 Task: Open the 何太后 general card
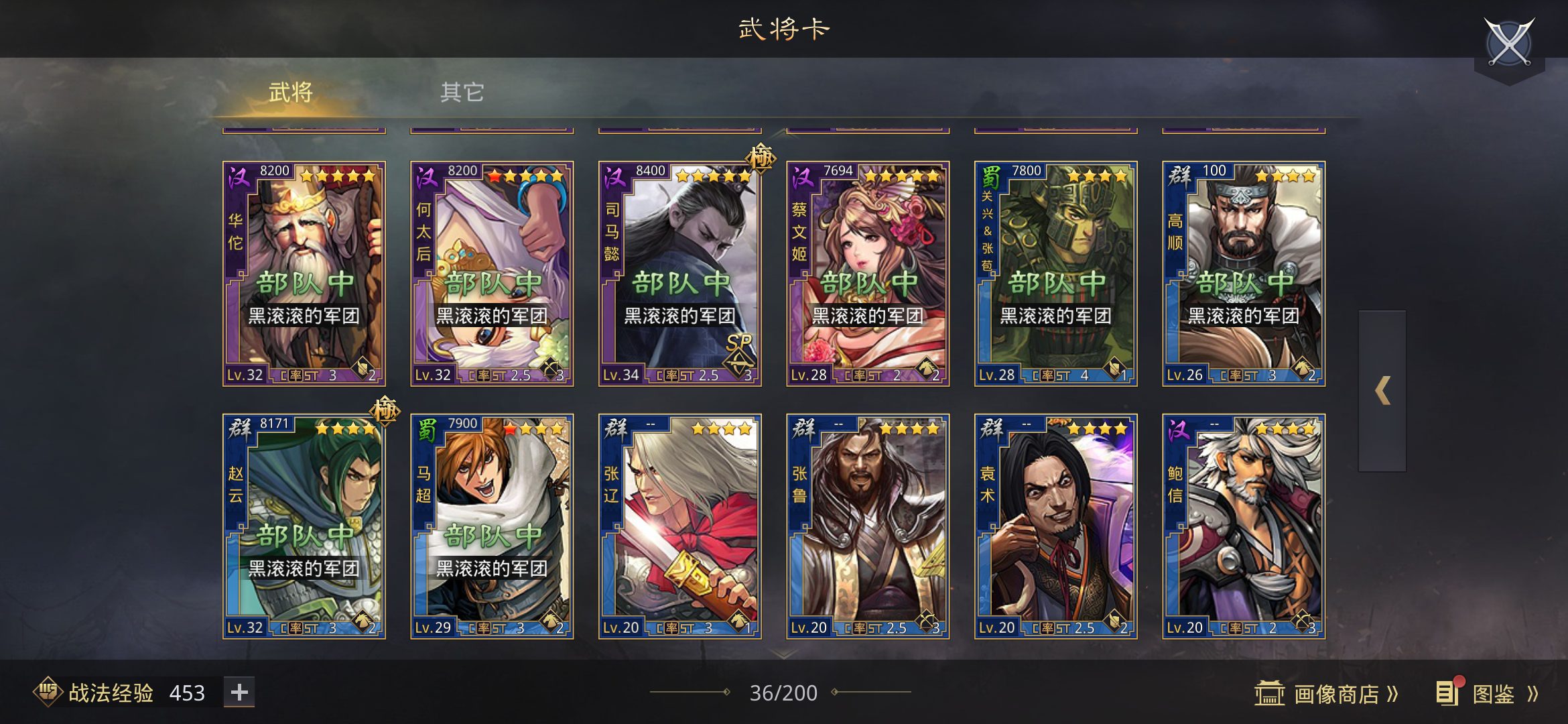(x=492, y=274)
